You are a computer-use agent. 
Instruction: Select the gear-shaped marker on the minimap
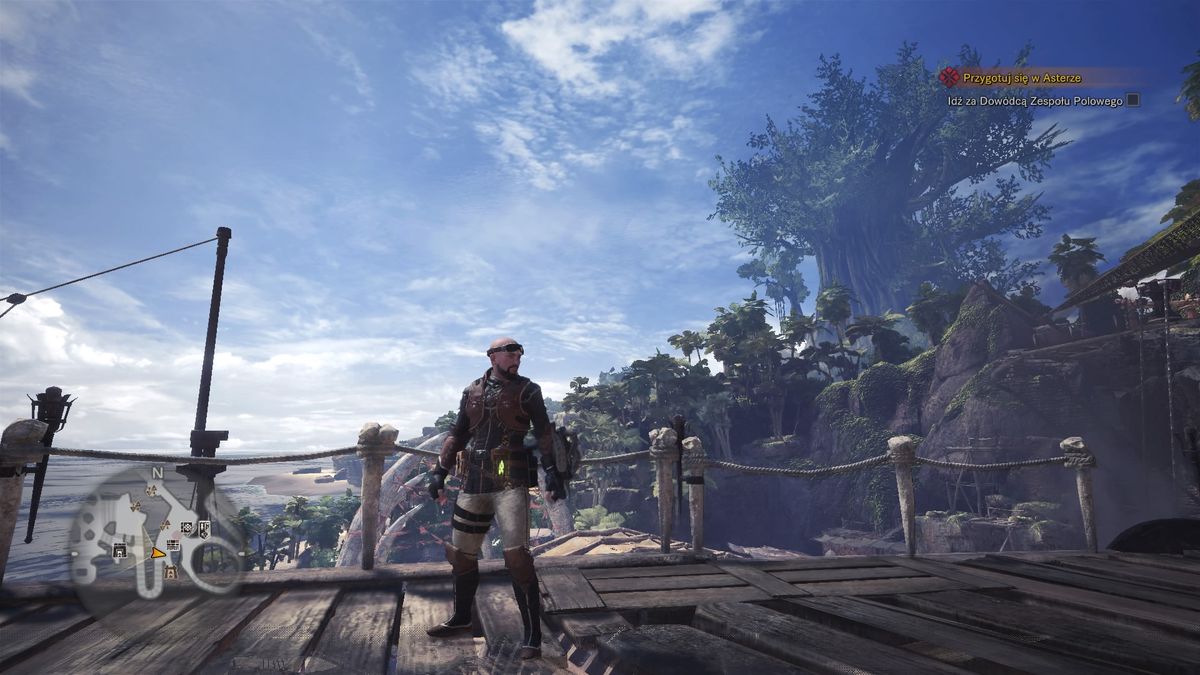[x=187, y=527]
